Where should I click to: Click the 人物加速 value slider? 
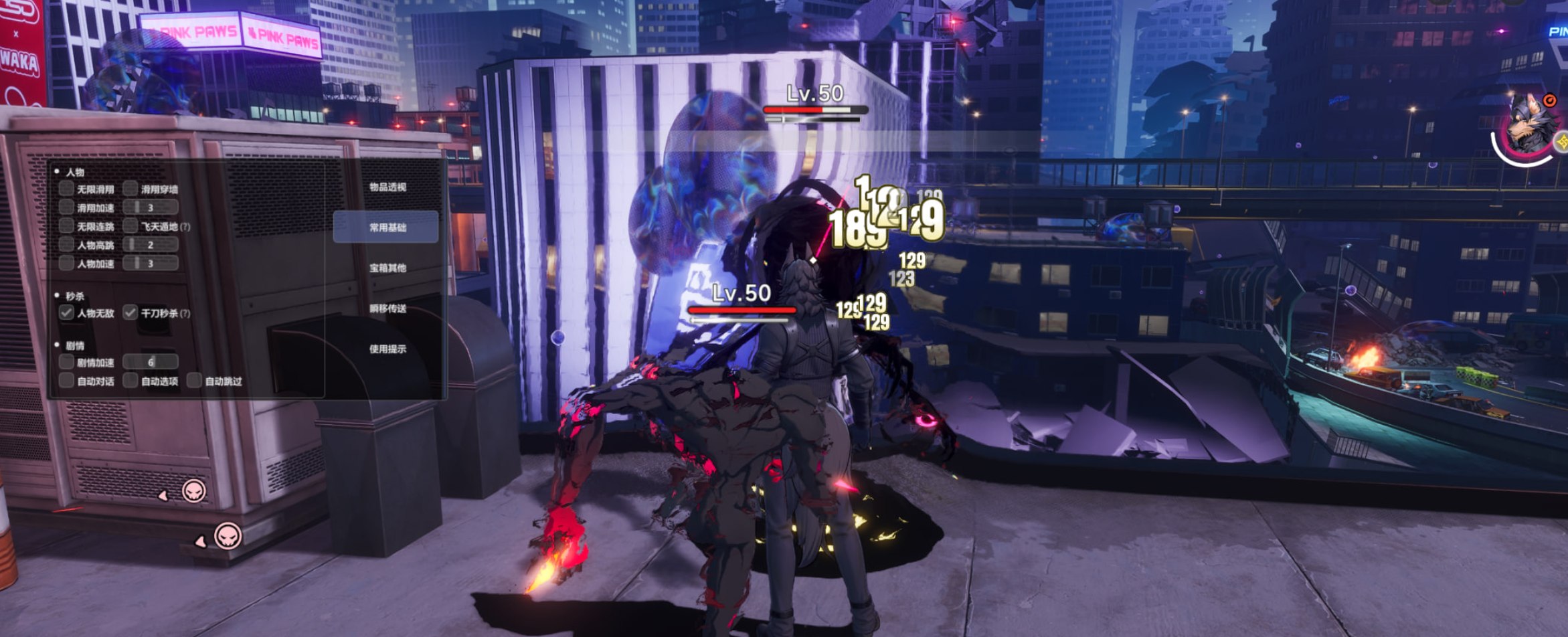pyautogui.click(x=151, y=264)
